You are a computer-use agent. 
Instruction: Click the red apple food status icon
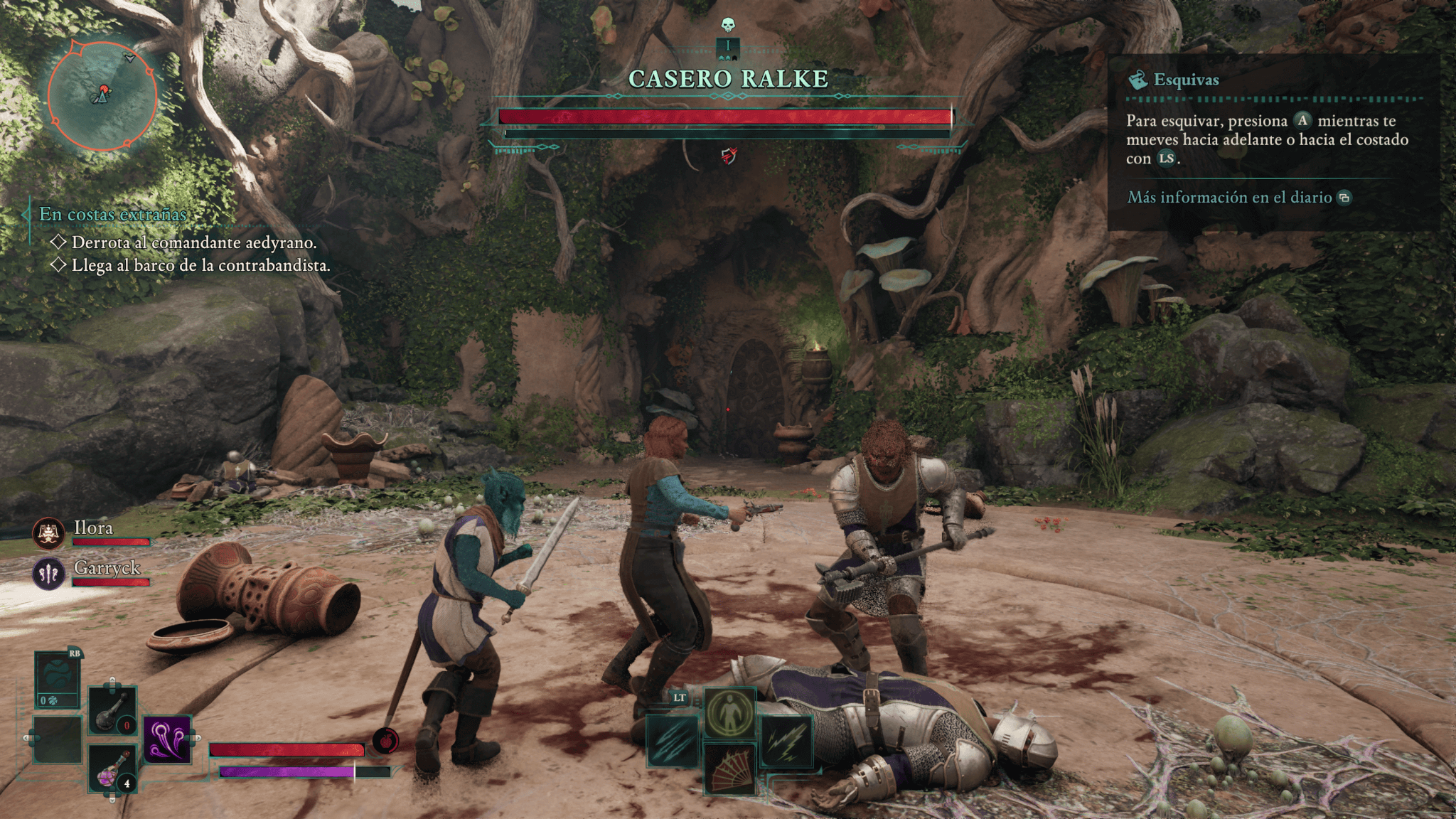(386, 740)
